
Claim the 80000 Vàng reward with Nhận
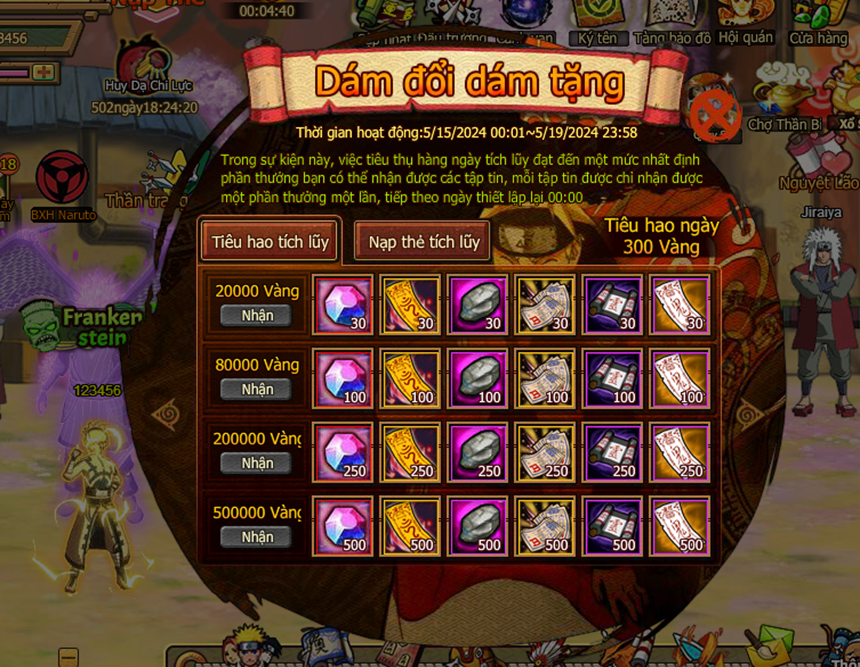(257, 389)
